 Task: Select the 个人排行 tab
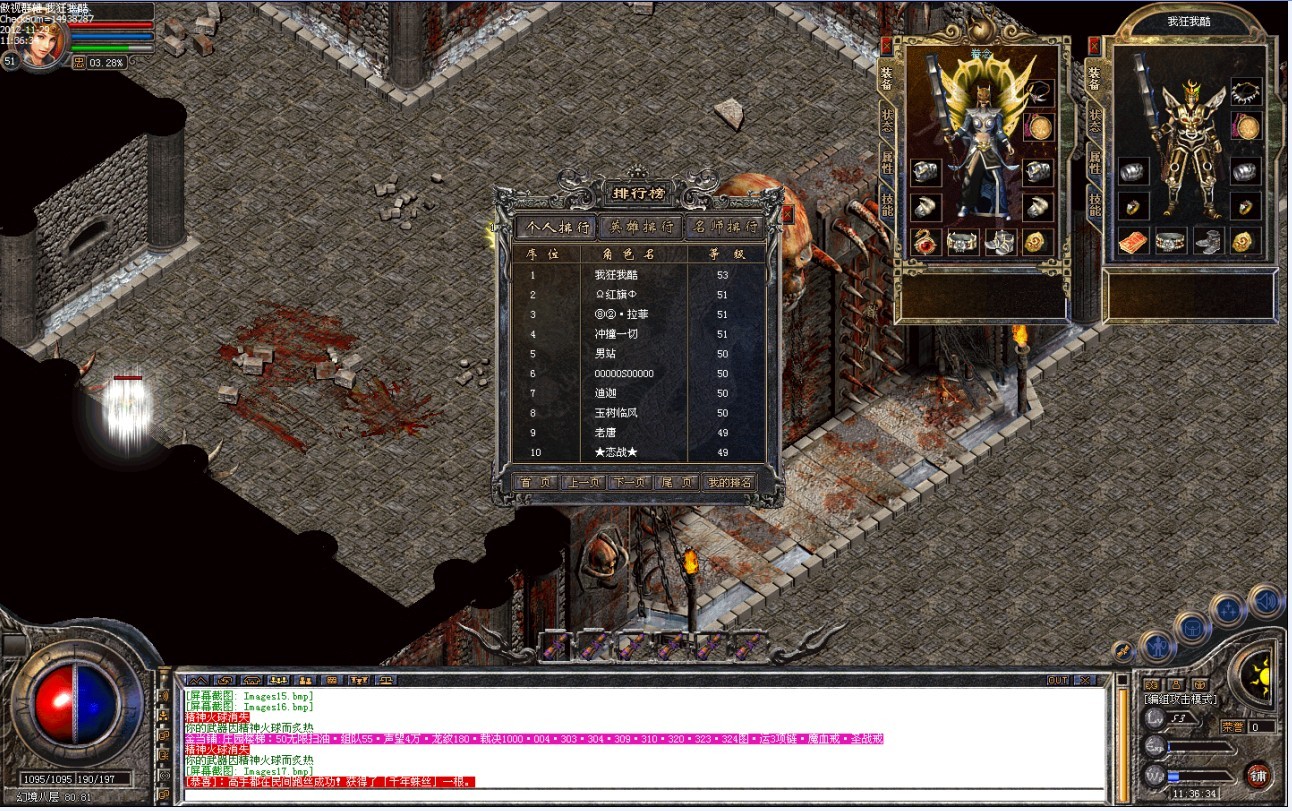pos(556,227)
